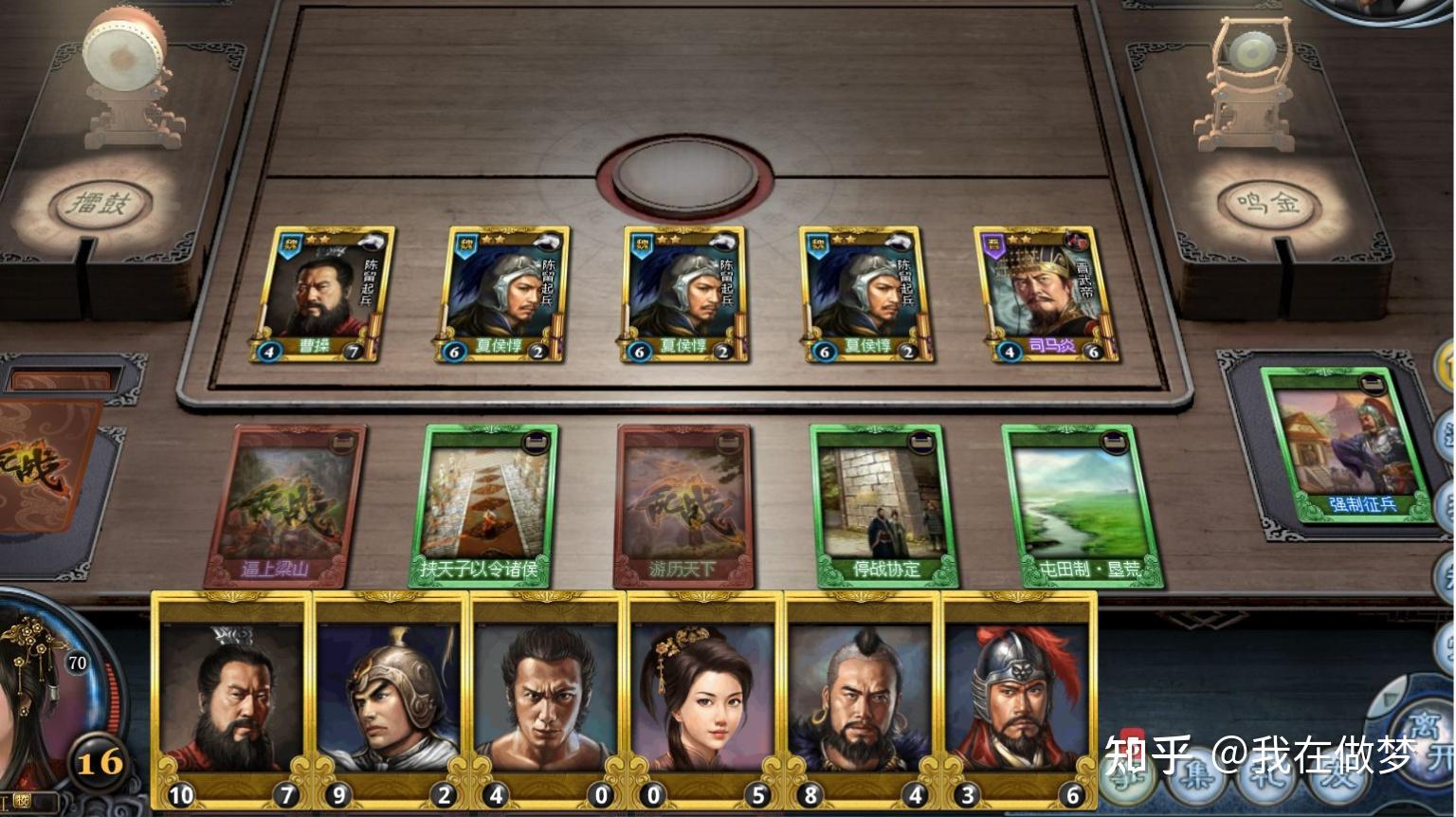Select the 强制征兵 card
Screen dimensions: 1456x817
pos(1347,445)
